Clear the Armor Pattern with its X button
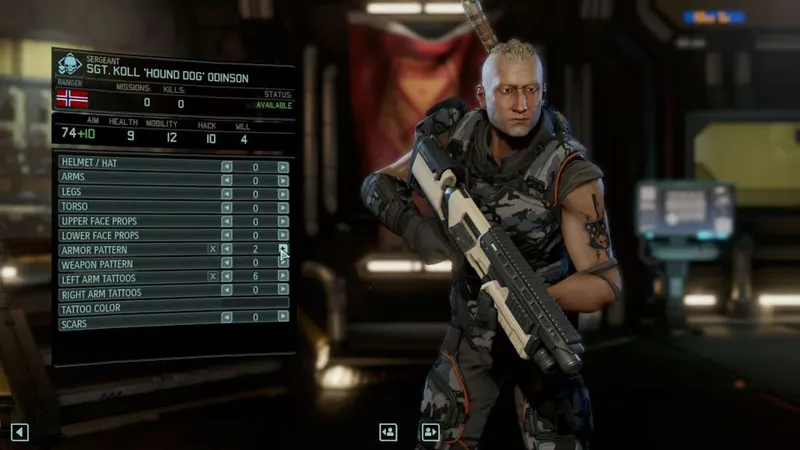 (x=212, y=249)
